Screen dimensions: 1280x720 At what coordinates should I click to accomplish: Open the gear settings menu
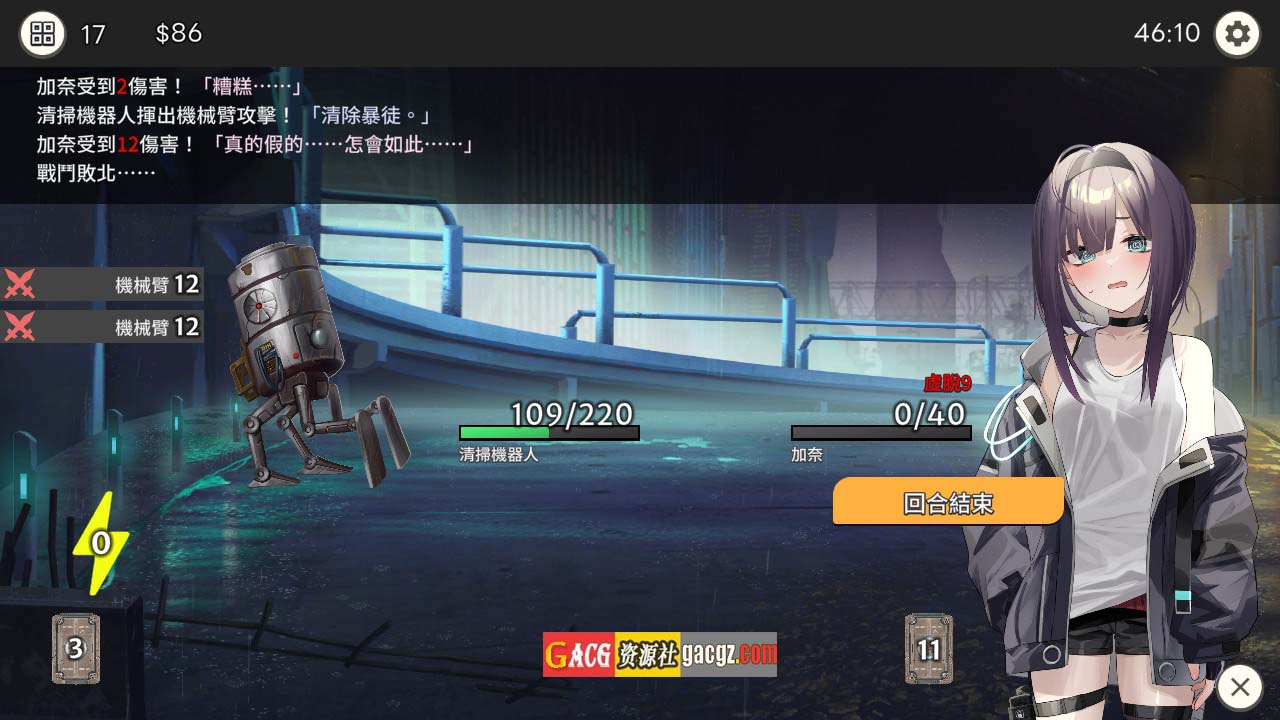click(x=1237, y=34)
